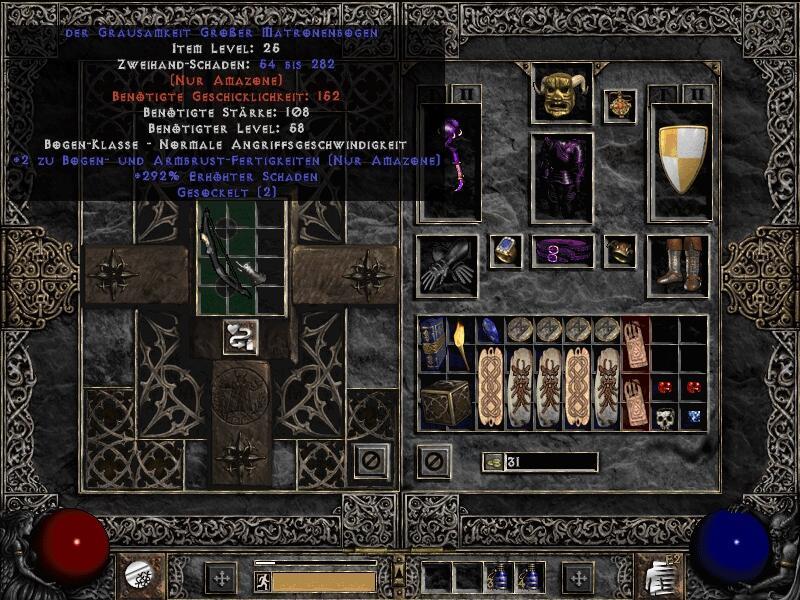The height and width of the screenshot is (600, 800).
Task: Close the Horadric Cube panel
Action: tap(370, 462)
